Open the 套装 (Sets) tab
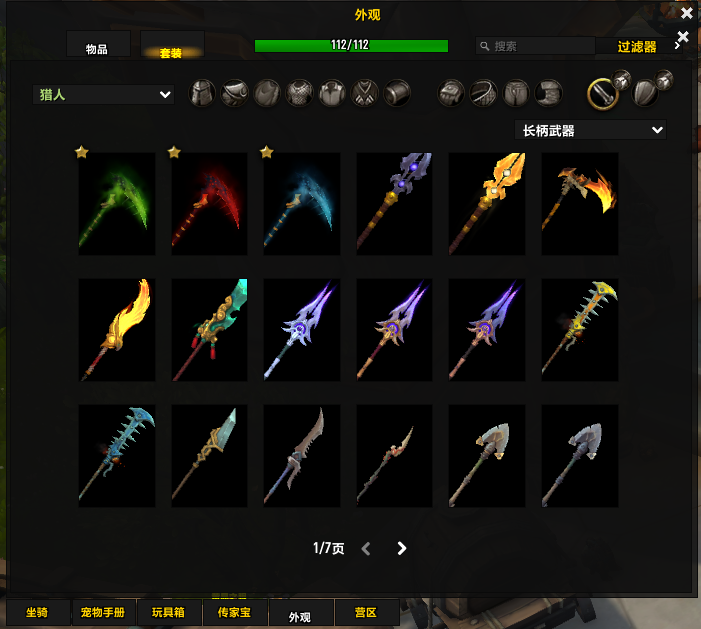This screenshot has height=629, width=701. [x=172, y=50]
